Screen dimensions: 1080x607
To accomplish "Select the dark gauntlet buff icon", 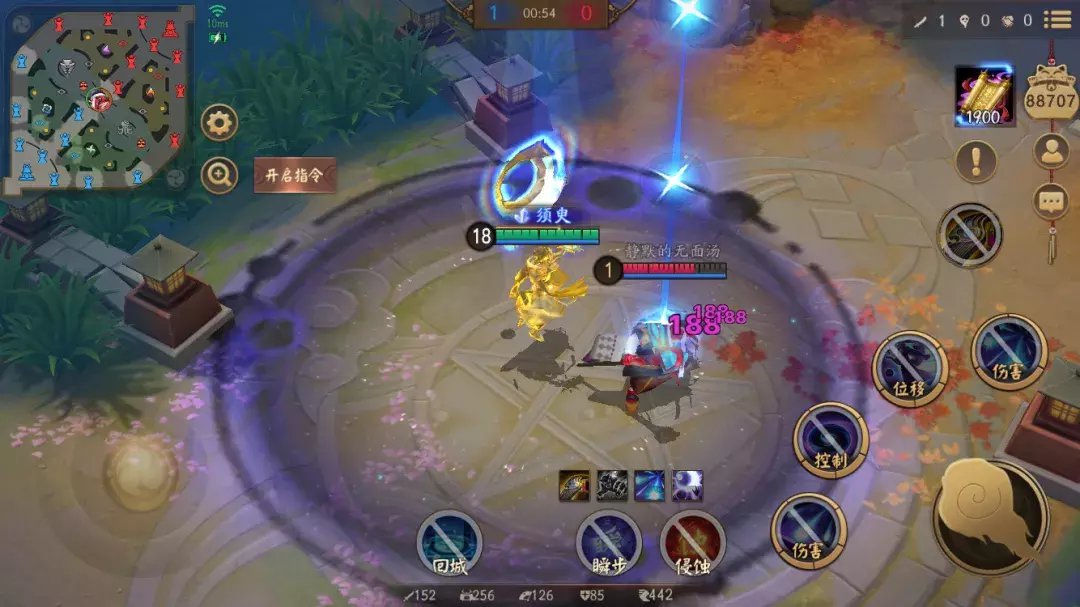I will (x=611, y=485).
